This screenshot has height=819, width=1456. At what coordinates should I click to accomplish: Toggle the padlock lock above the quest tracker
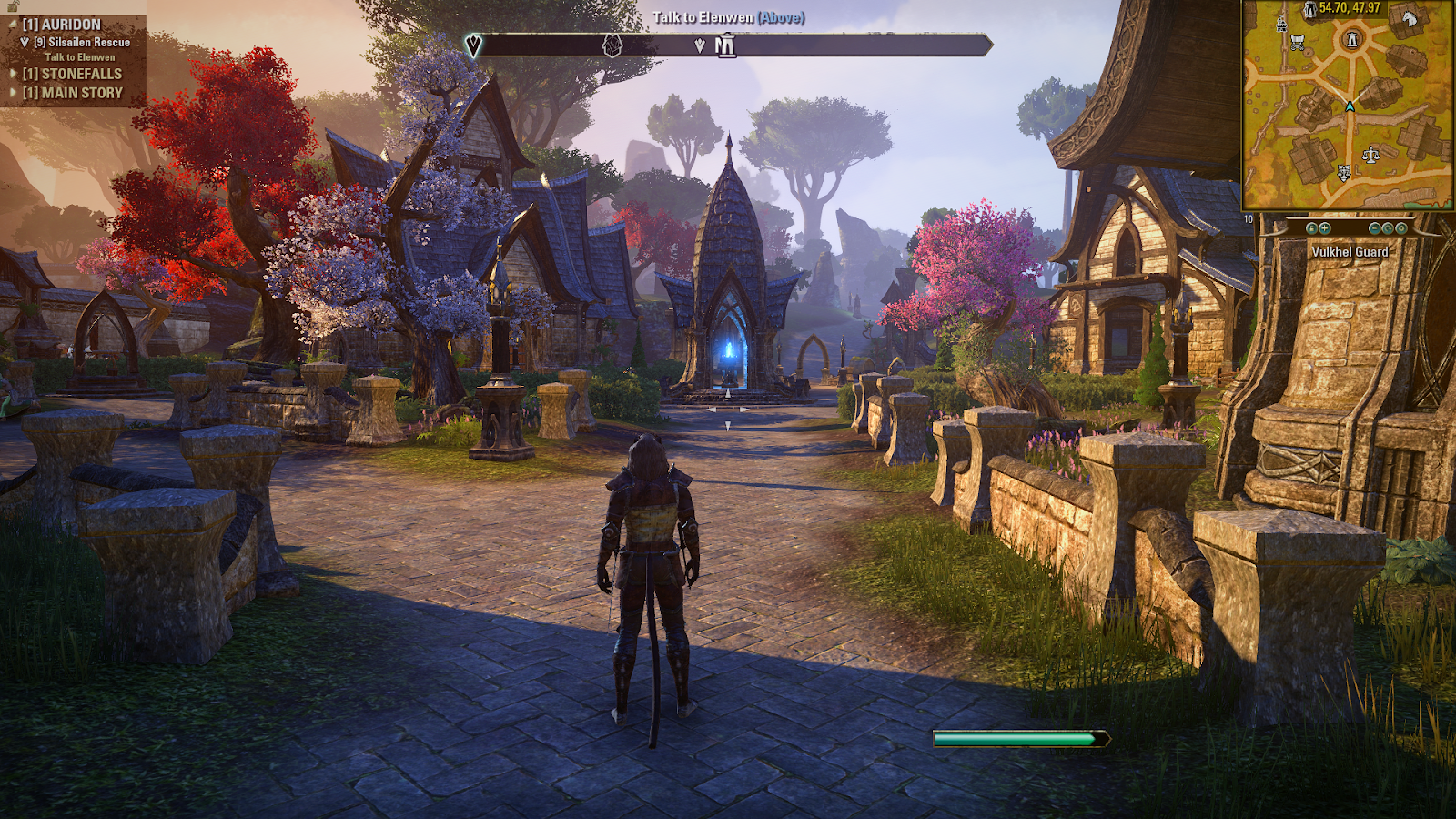point(14,6)
